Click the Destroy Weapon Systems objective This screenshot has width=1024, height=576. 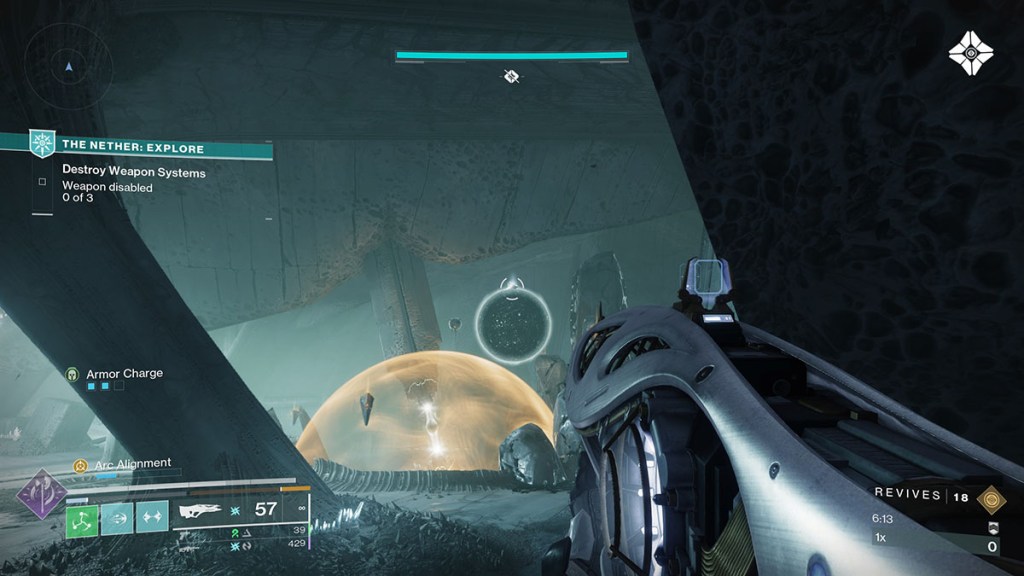pos(134,172)
